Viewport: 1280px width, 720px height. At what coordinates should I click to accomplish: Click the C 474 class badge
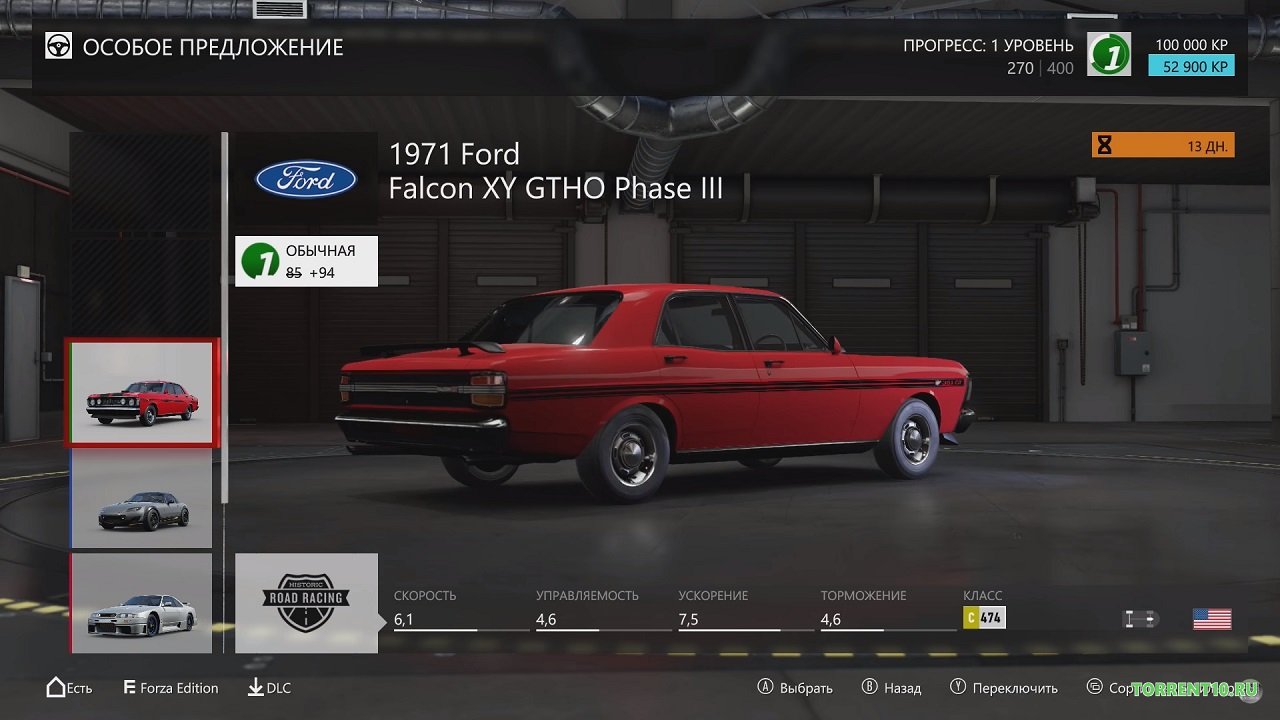[x=984, y=618]
